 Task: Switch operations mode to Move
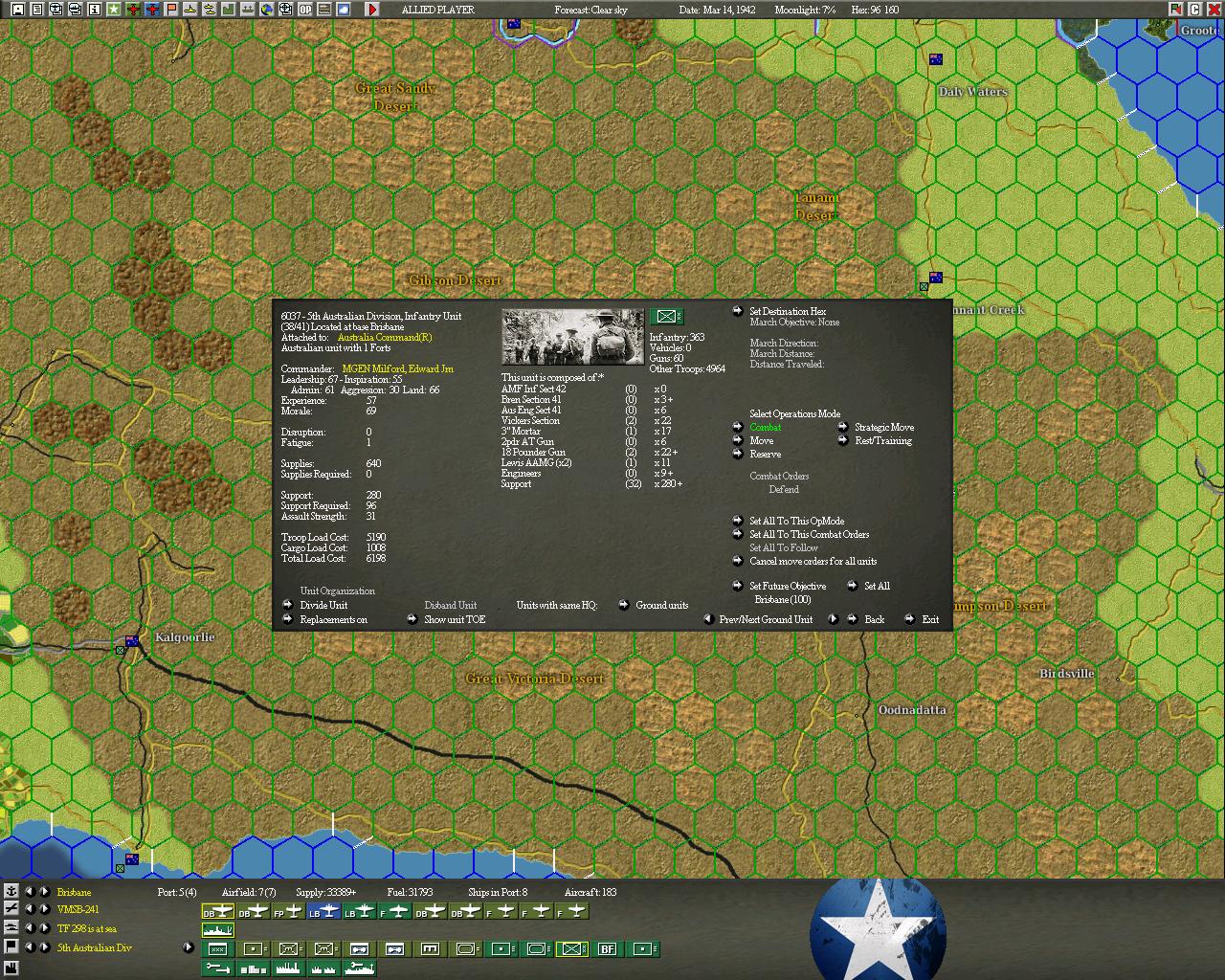point(763,440)
